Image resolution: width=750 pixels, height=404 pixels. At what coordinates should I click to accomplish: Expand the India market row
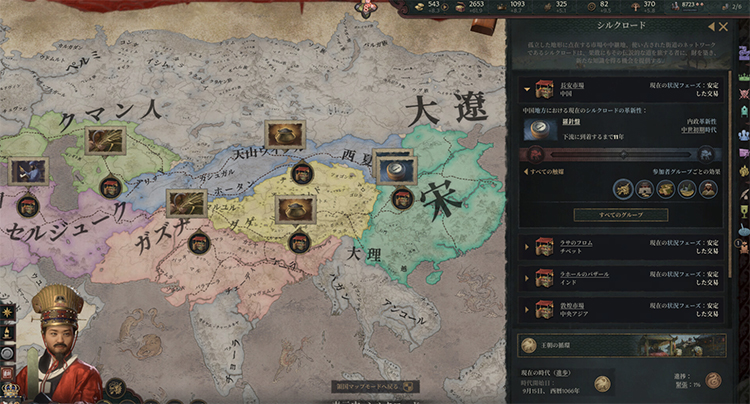pyautogui.click(x=524, y=277)
